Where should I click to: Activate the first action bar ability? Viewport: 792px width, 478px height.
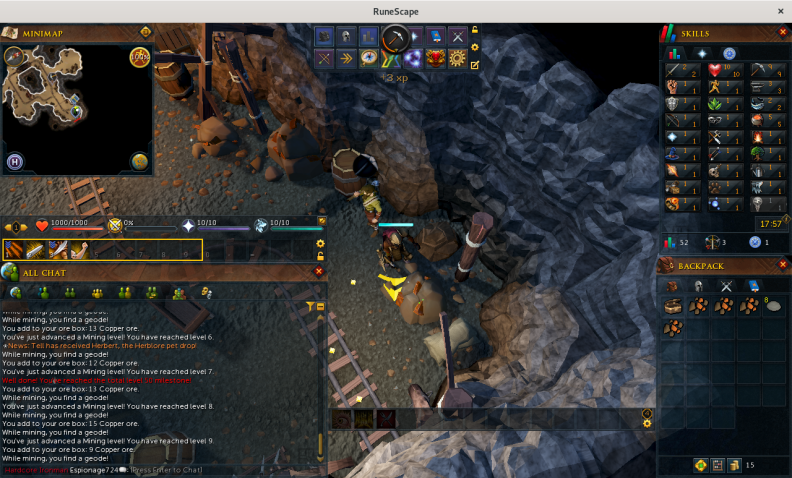pos(16,250)
